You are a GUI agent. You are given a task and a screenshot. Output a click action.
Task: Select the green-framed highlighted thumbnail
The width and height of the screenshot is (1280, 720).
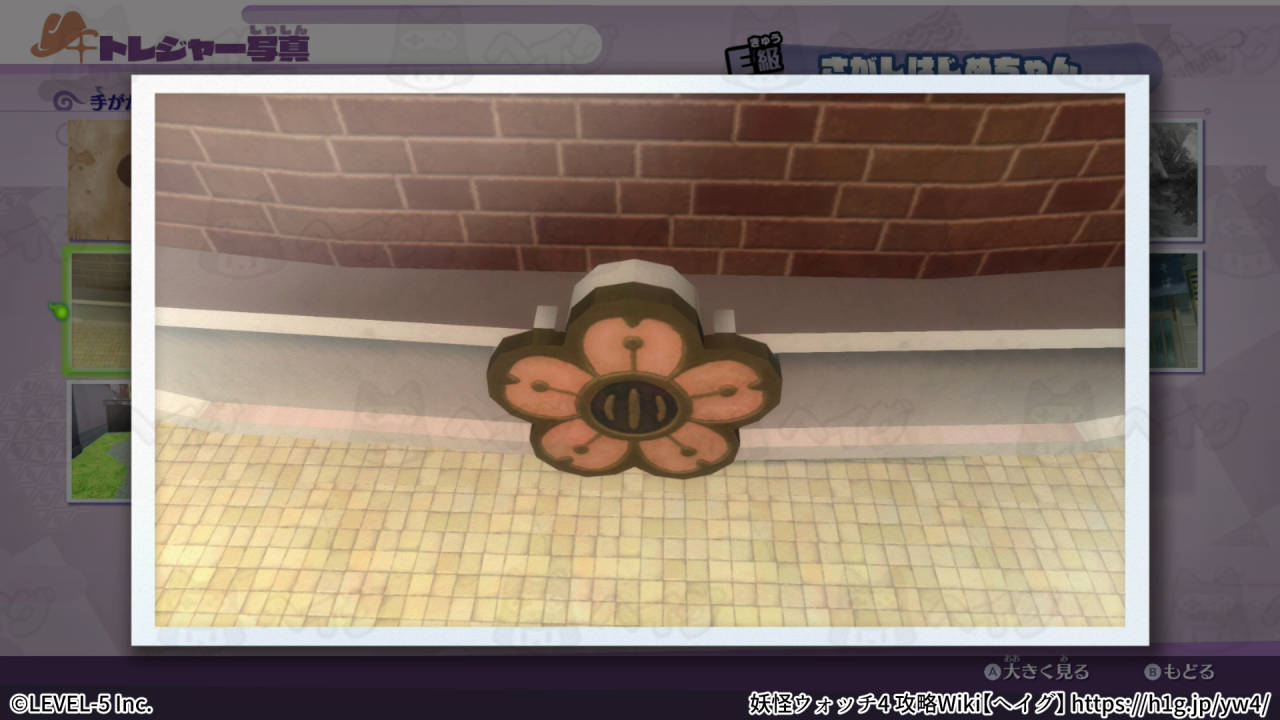[98, 308]
